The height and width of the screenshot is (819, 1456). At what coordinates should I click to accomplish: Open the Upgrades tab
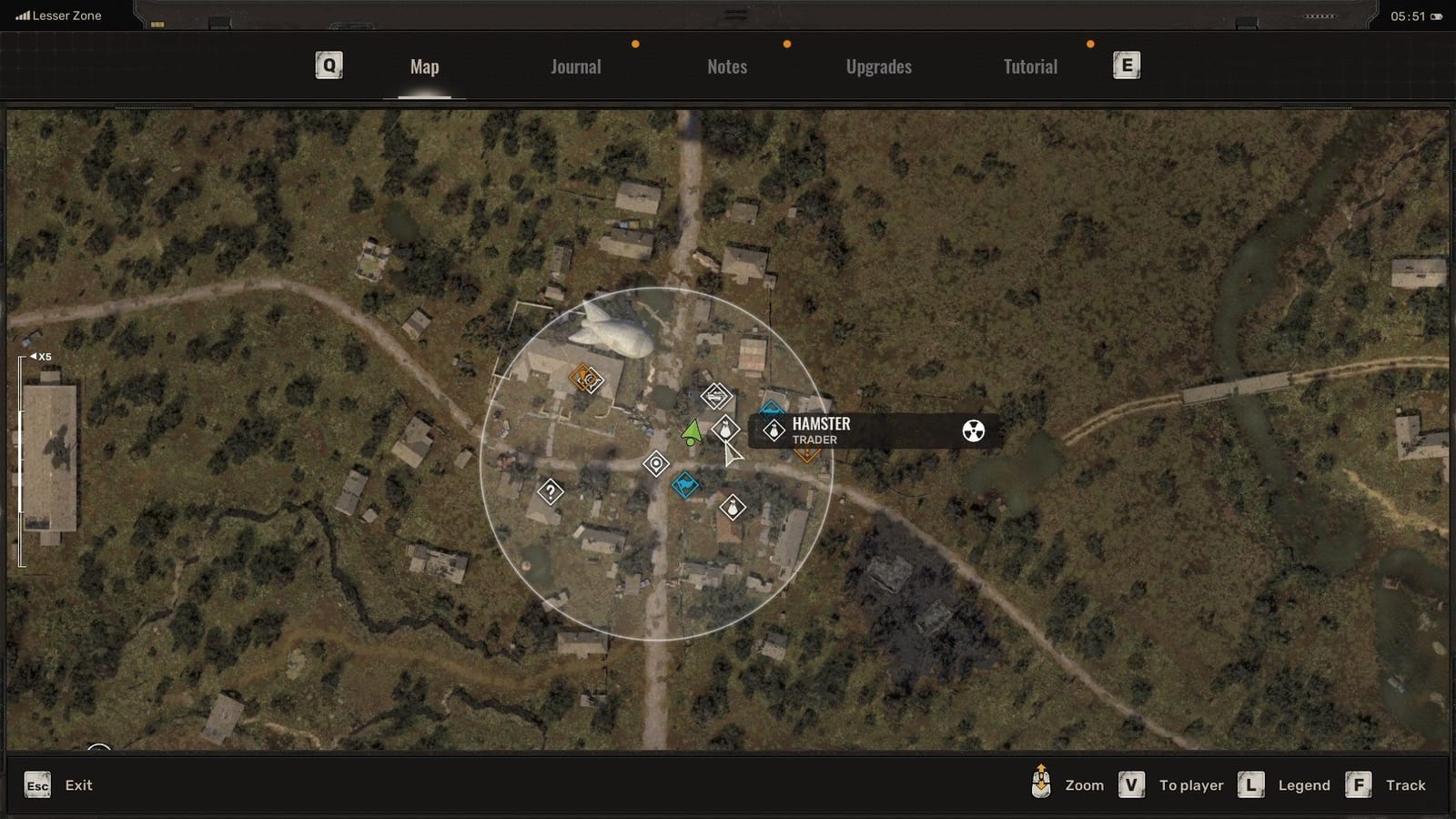pos(877,66)
